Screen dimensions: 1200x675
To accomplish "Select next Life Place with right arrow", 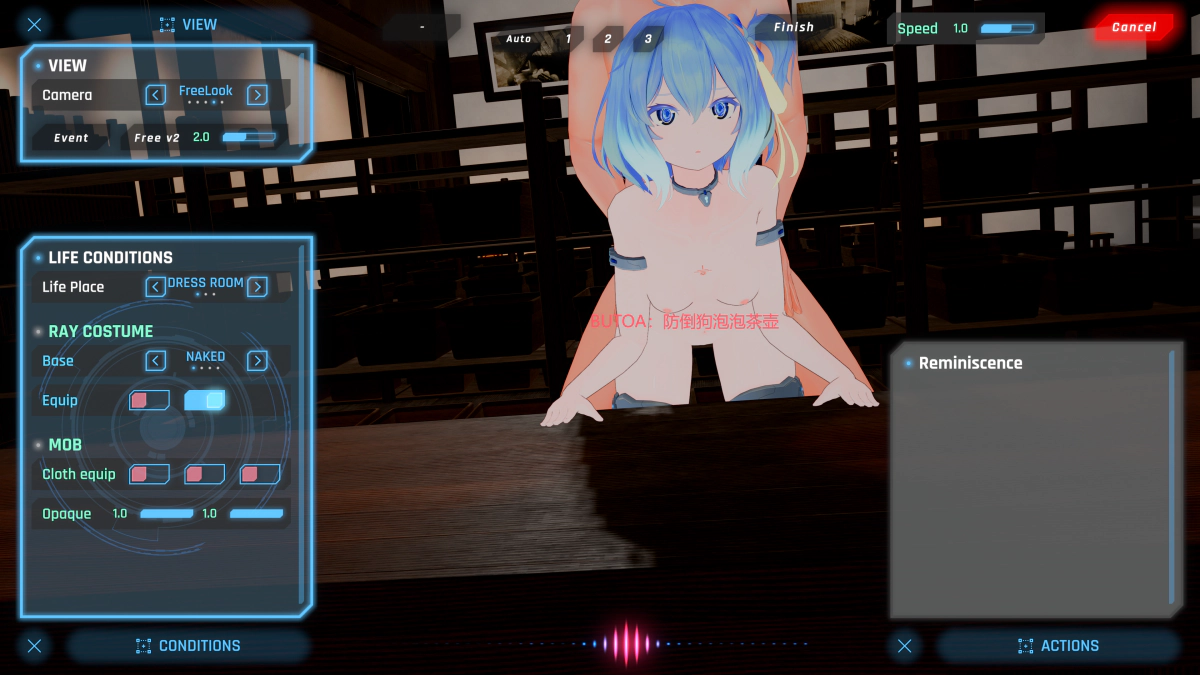I will coord(257,287).
